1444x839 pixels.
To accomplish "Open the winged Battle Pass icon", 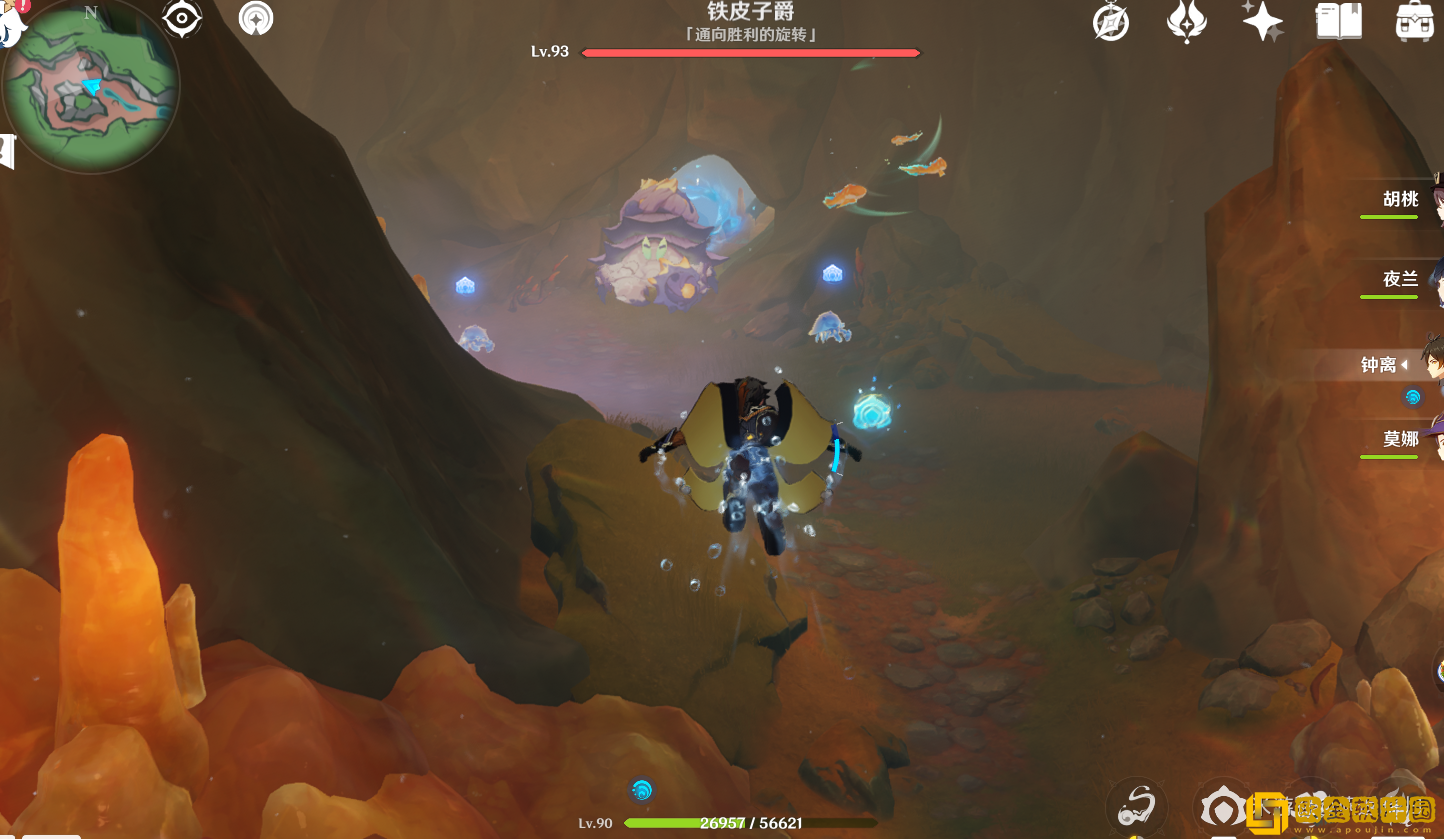I will (x=1187, y=22).
